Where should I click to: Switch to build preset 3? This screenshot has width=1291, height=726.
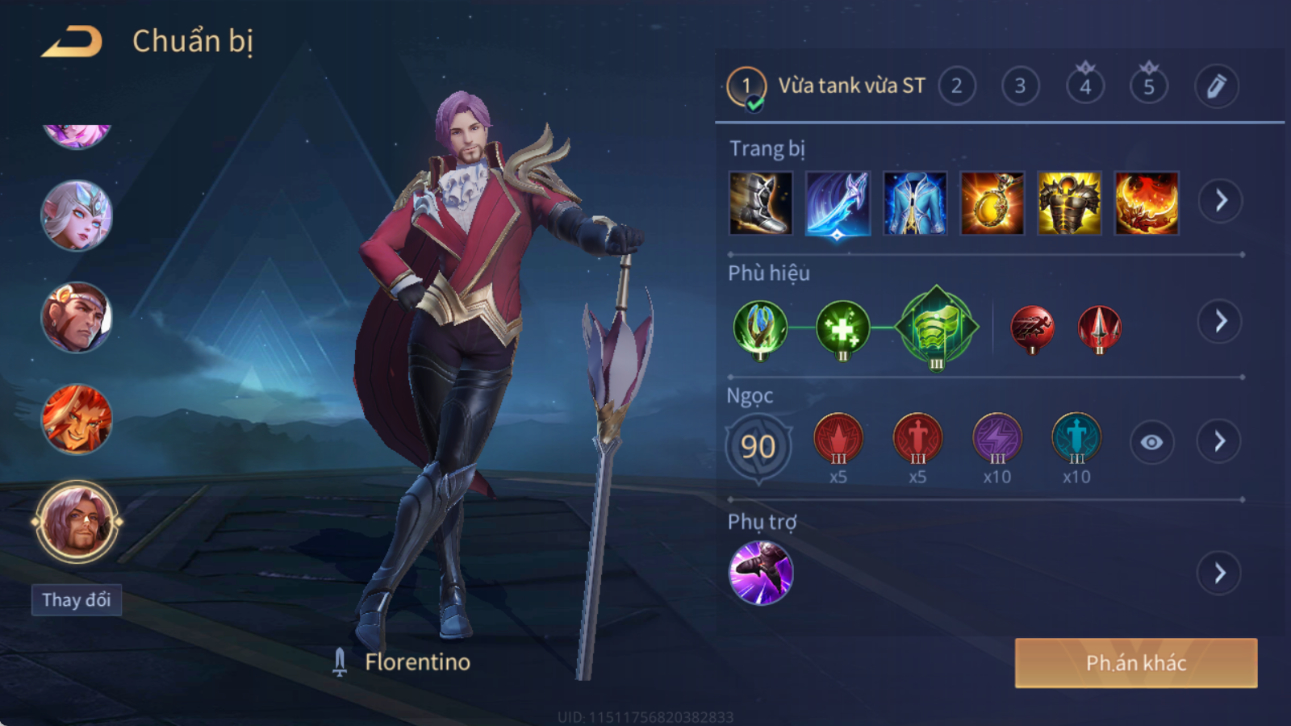(x=1020, y=87)
